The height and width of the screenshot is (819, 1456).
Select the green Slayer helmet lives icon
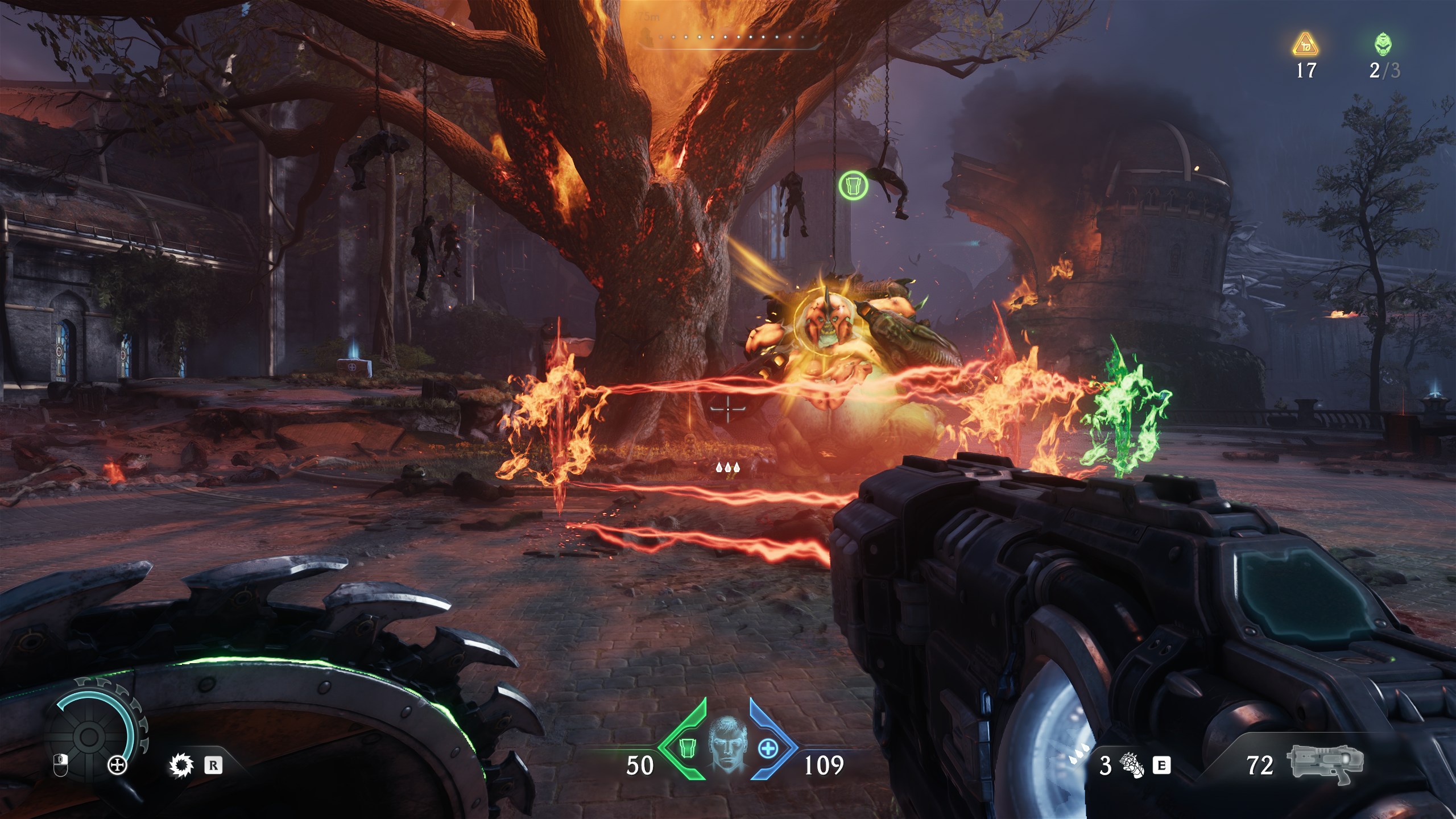[1384, 44]
